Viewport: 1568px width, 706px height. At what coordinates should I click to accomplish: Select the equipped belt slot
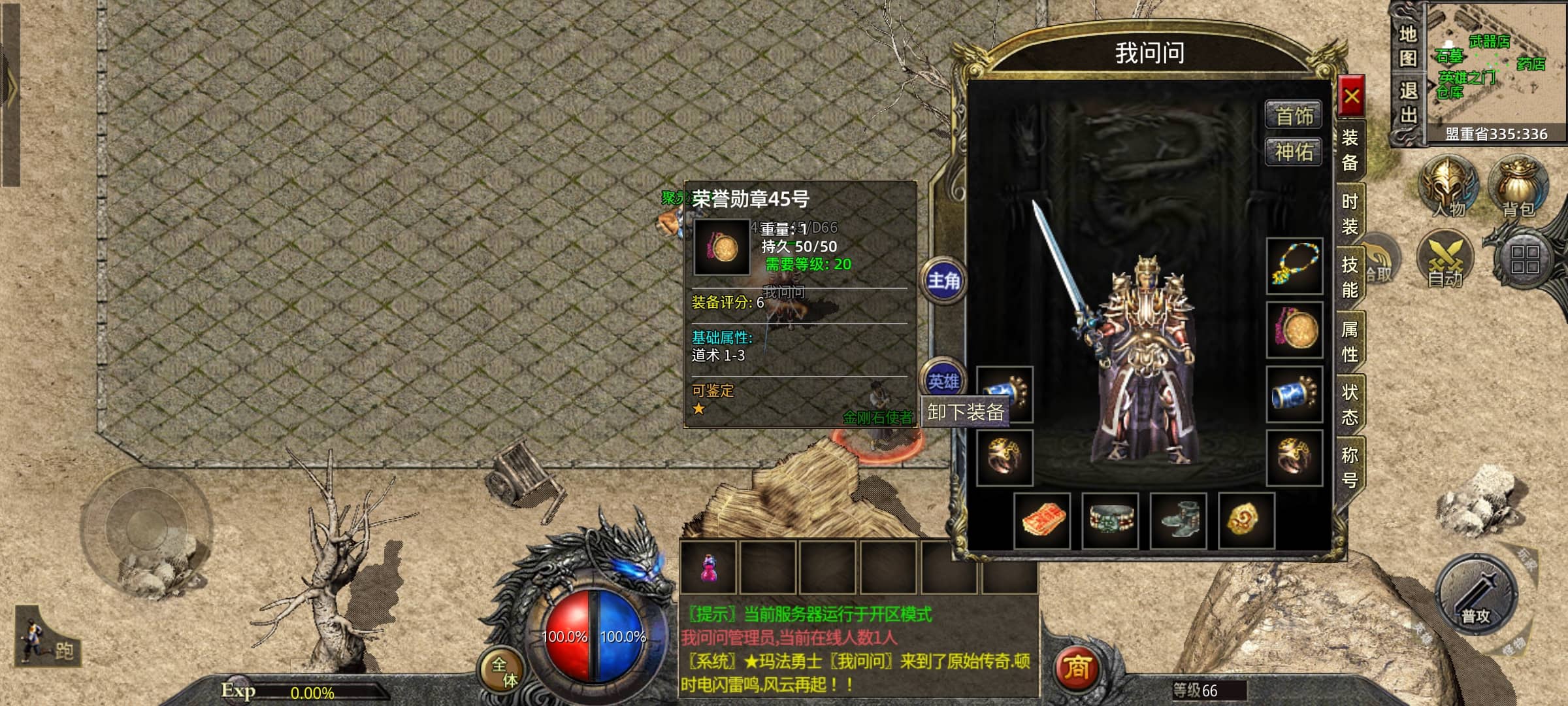pyautogui.click(x=1110, y=521)
